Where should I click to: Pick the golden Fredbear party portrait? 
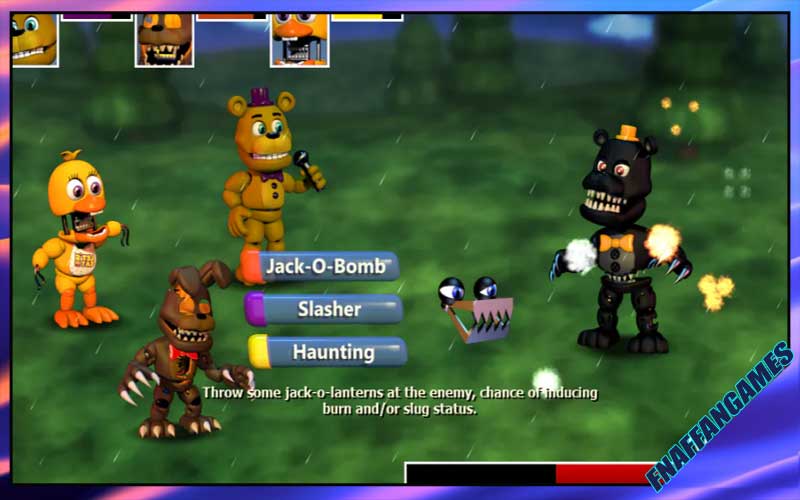tap(33, 39)
